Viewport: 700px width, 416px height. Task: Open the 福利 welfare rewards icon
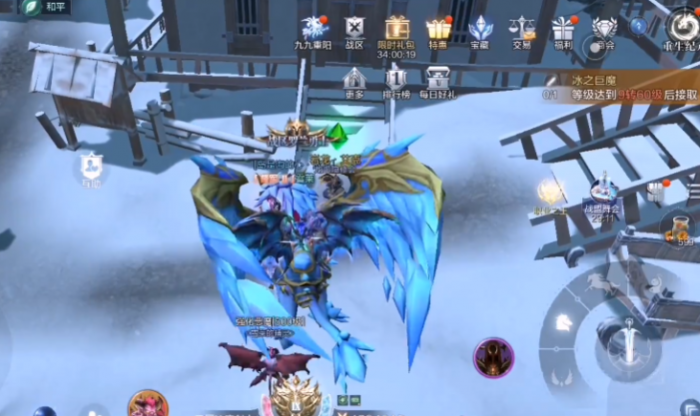564,29
